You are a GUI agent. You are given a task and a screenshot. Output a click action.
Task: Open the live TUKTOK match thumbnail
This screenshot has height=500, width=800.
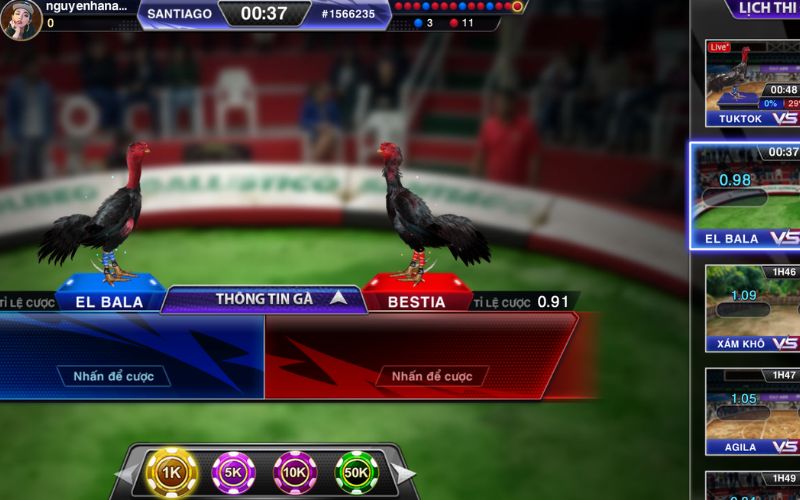pos(752,84)
